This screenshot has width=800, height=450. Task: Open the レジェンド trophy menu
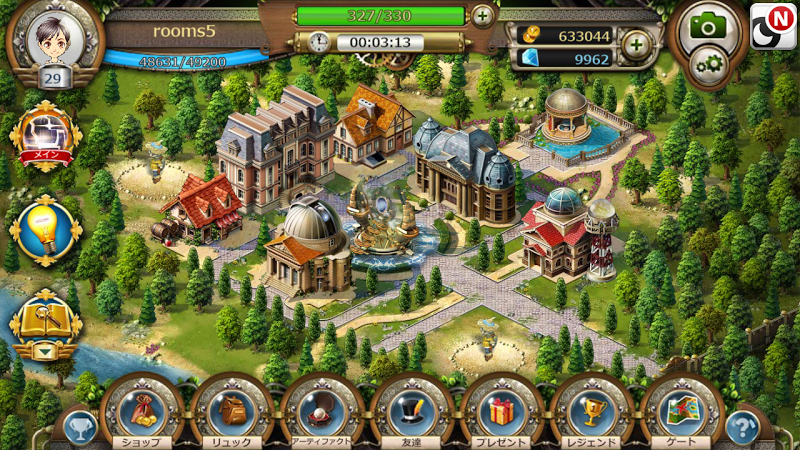pyautogui.click(x=590, y=411)
